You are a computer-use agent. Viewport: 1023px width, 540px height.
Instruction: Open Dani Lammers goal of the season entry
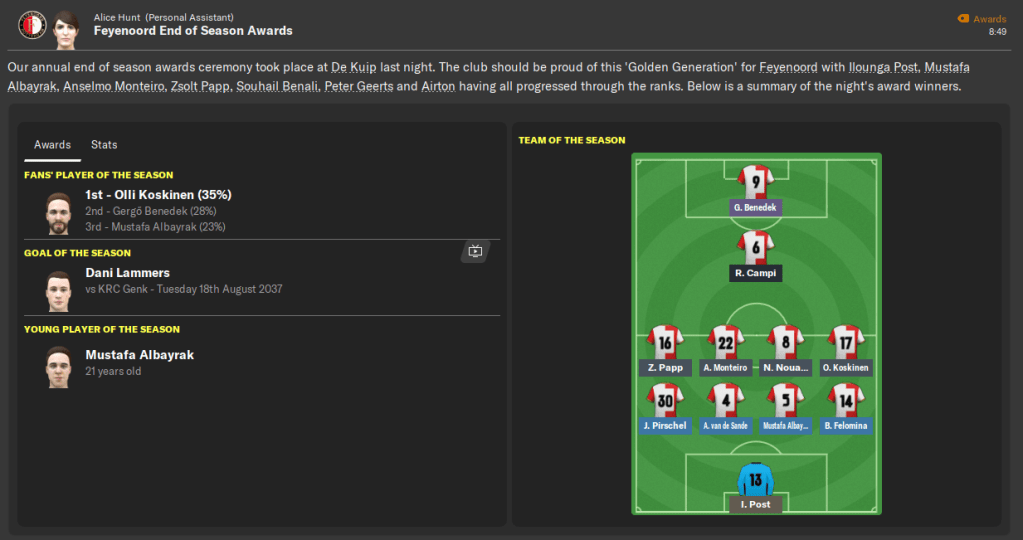pos(127,273)
